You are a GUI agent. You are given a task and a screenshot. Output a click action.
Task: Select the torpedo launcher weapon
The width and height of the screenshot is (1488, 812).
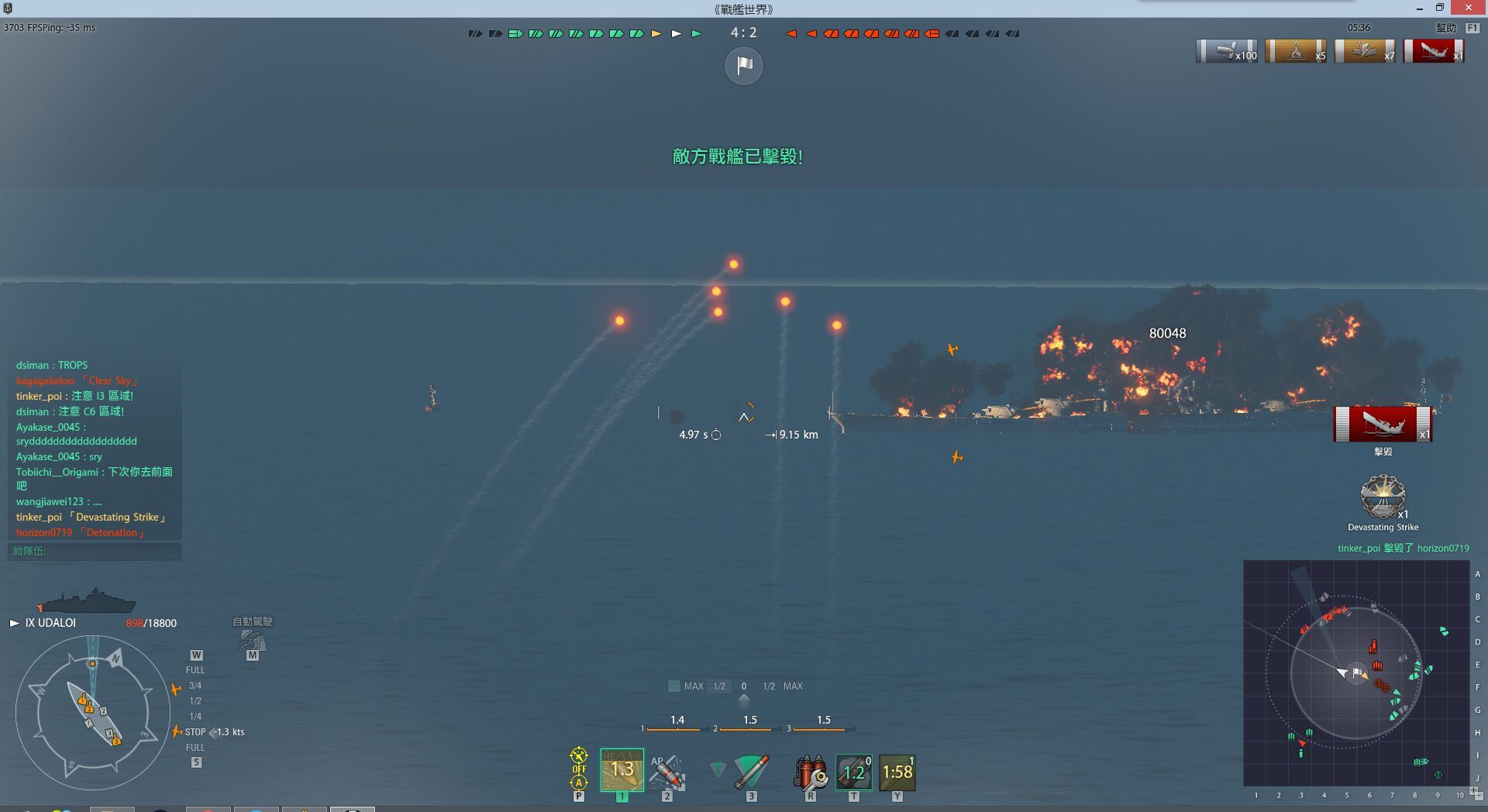pos(751,771)
